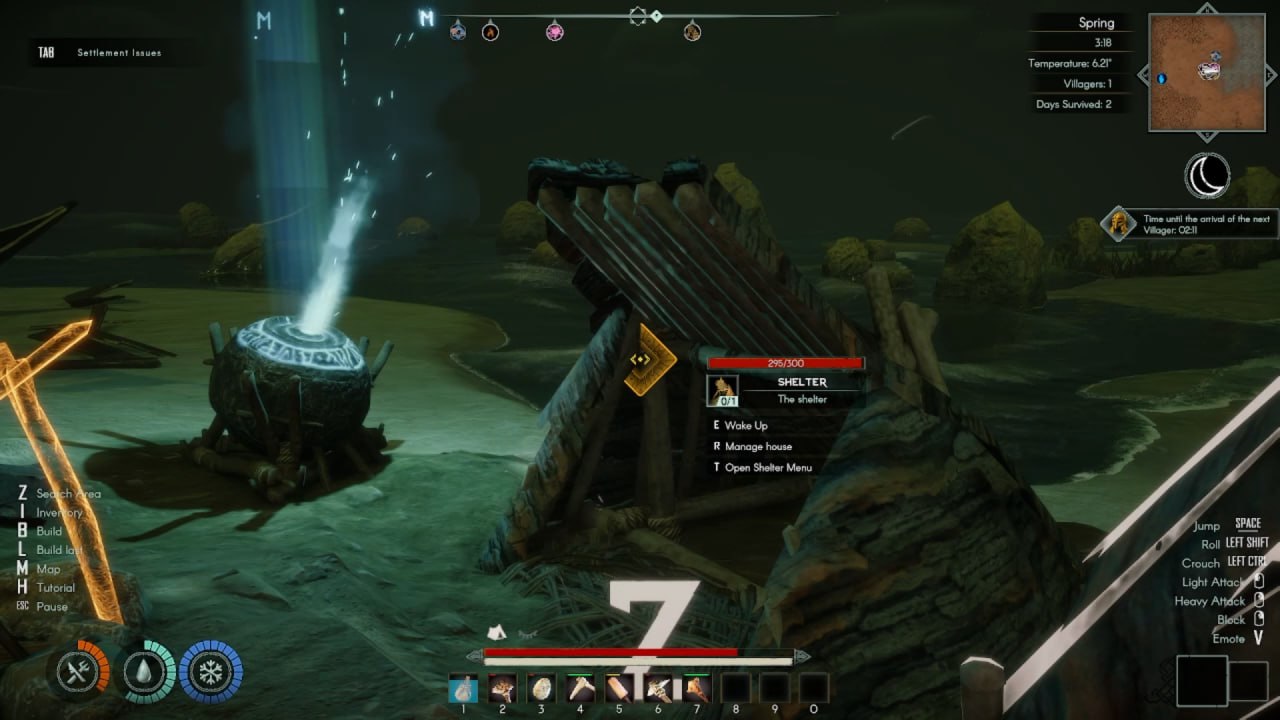
Task: Click the crescent moon night indicator
Action: (x=1207, y=177)
